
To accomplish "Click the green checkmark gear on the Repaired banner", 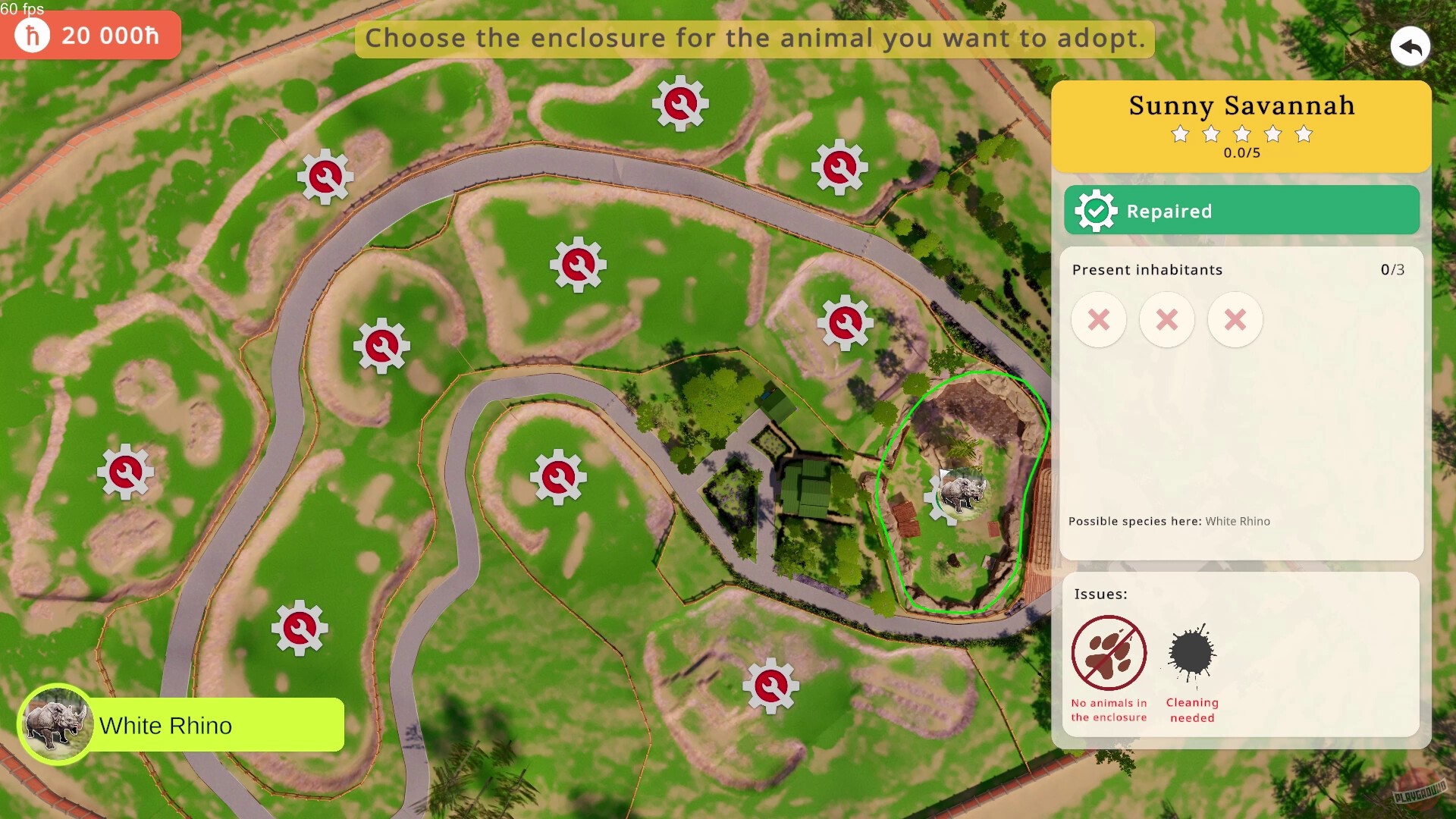I will 1094,211.
